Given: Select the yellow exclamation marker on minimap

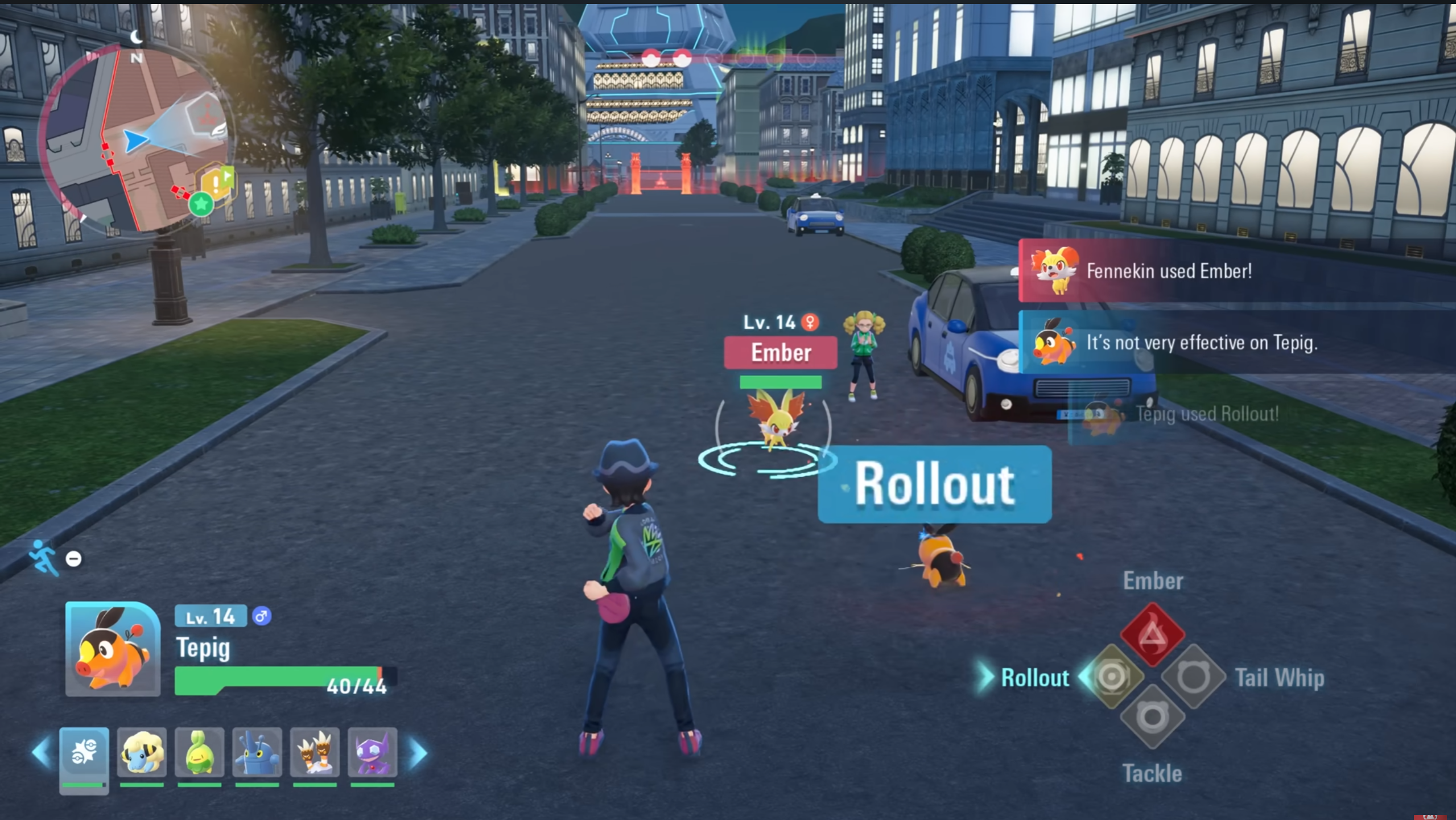Looking at the screenshot, I should click(x=216, y=182).
